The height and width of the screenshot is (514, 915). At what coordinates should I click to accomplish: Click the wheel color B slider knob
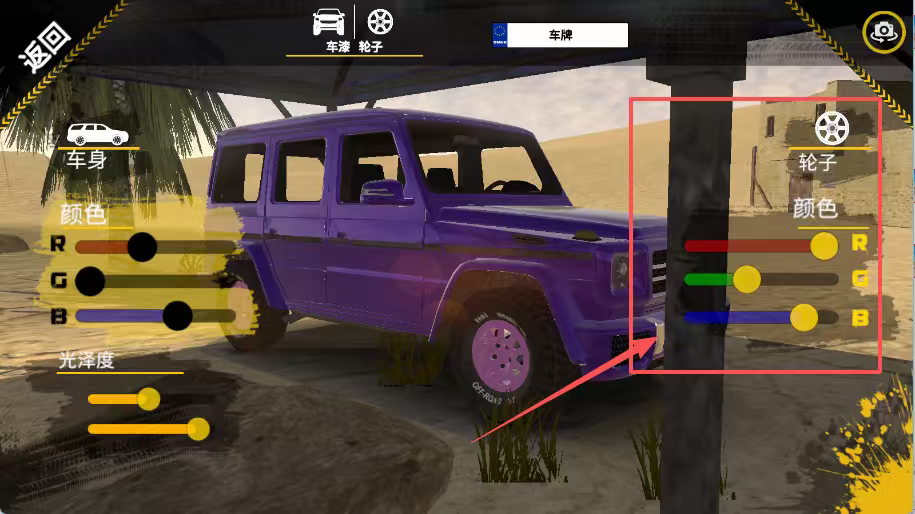click(x=804, y=317)
